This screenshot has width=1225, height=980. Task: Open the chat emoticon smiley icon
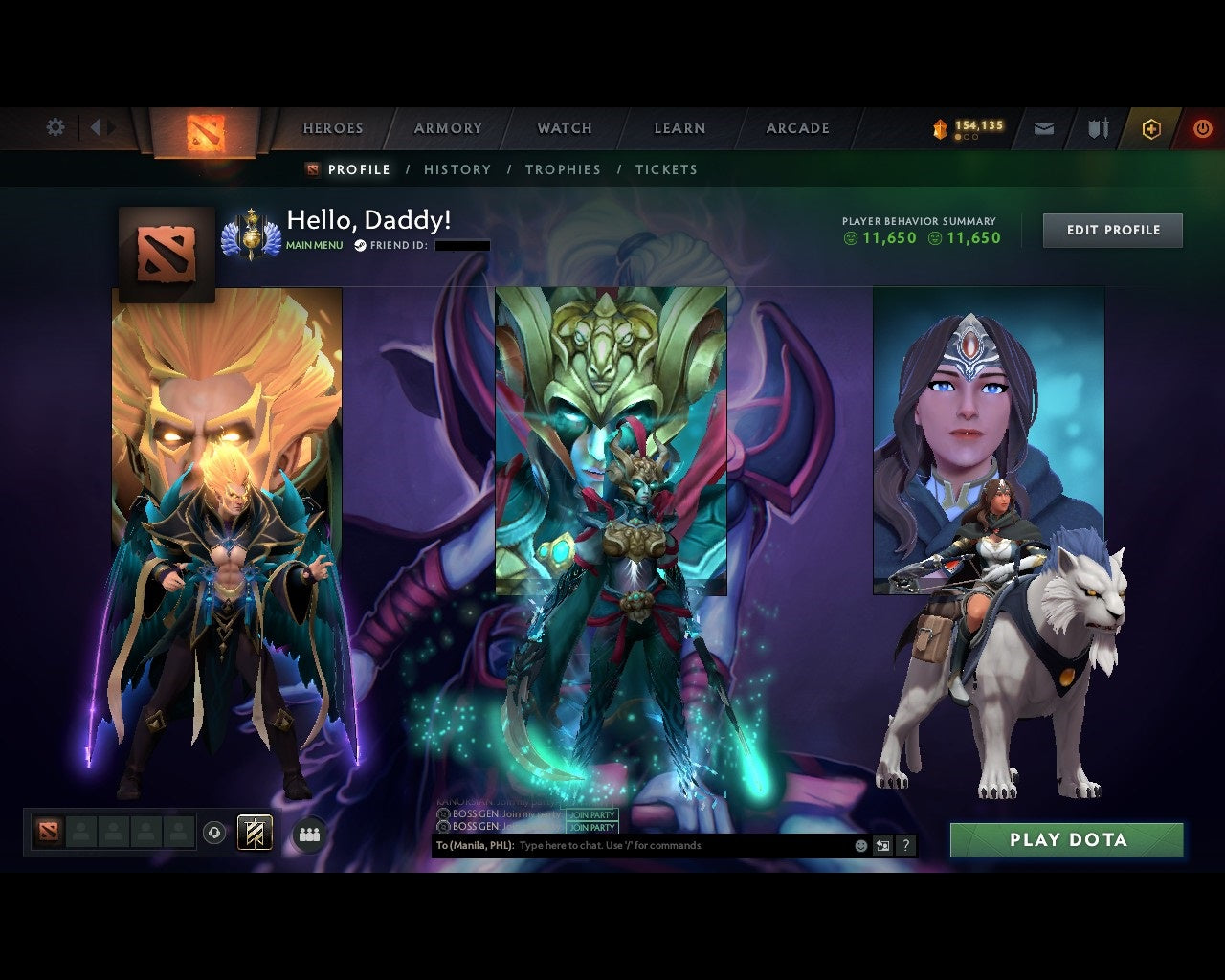[x=859, y=846]
